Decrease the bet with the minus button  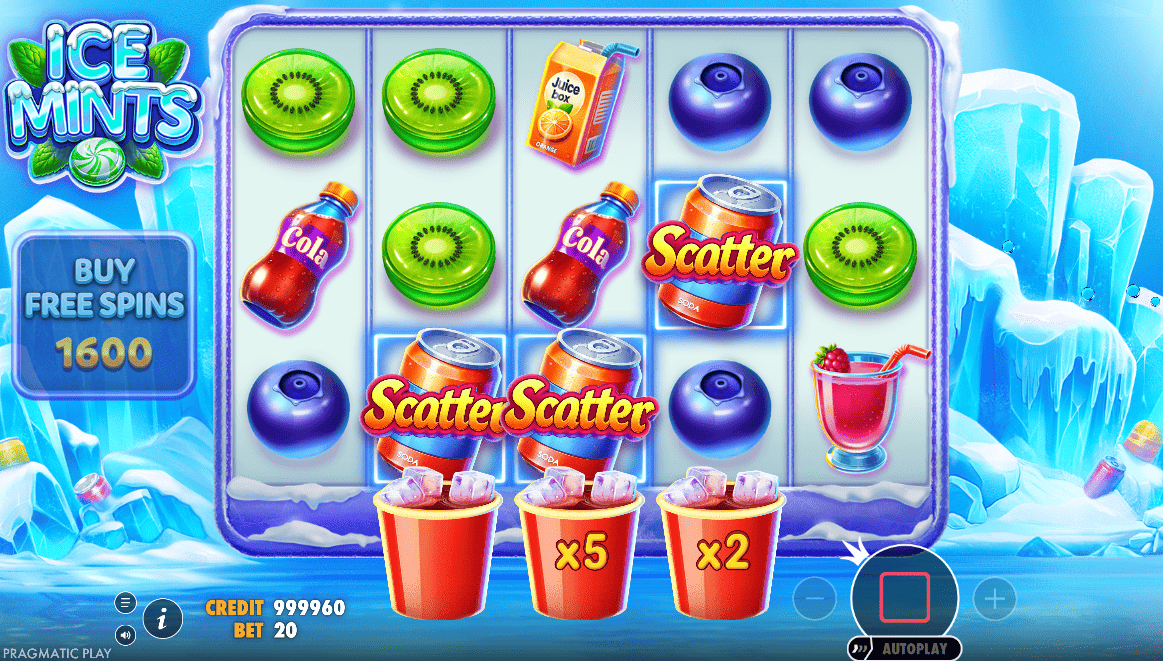pos(815,599)
